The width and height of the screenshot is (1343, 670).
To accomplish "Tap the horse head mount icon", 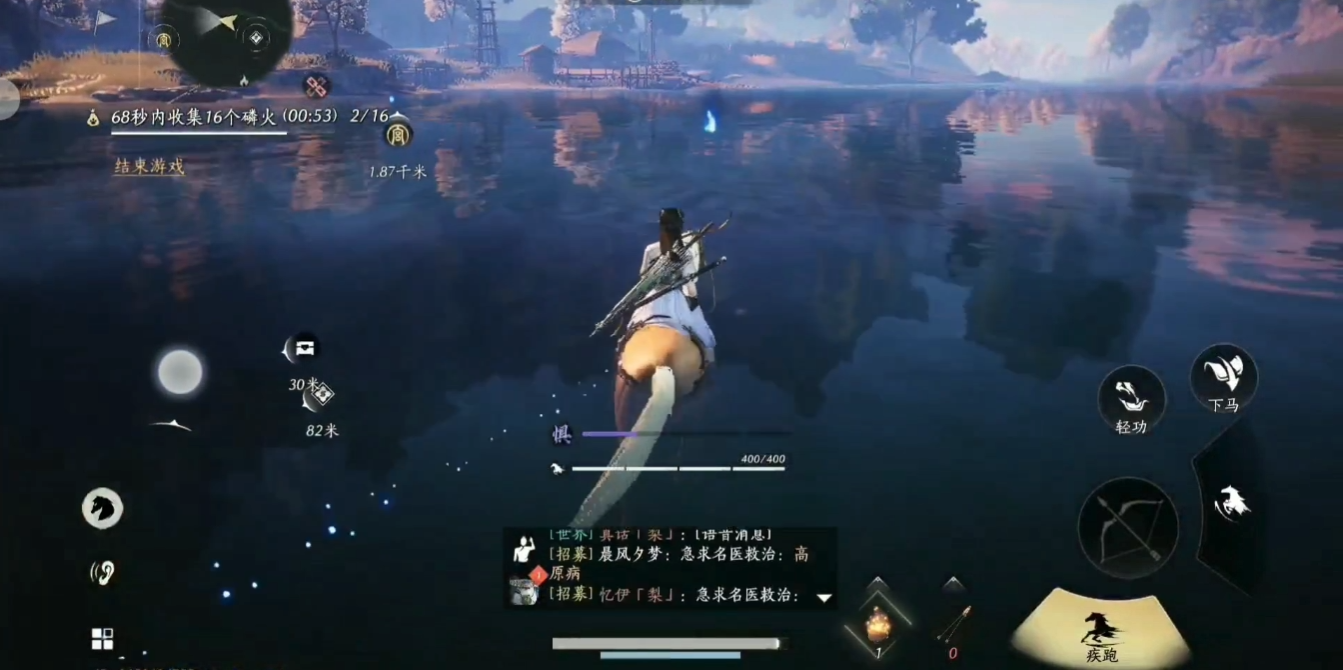I will [102, 508].
